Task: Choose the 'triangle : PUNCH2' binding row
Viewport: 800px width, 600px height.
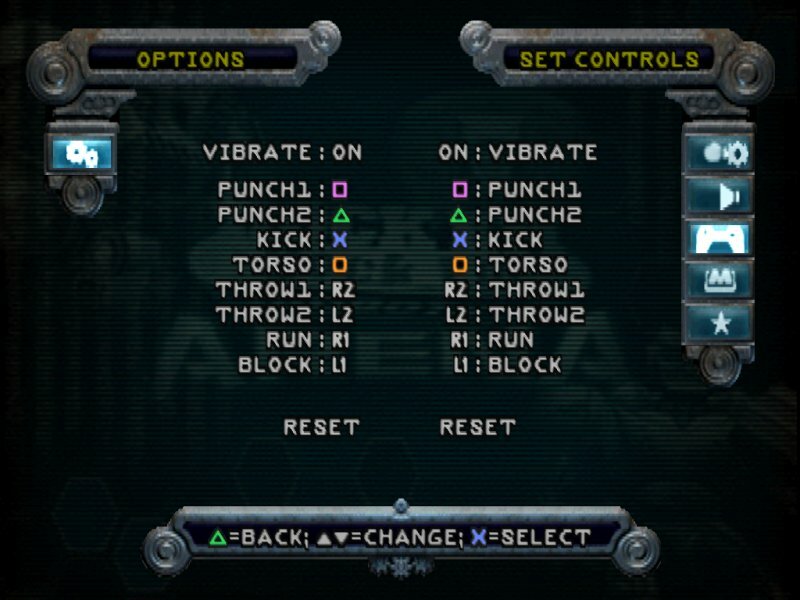Action: point(517,214)
